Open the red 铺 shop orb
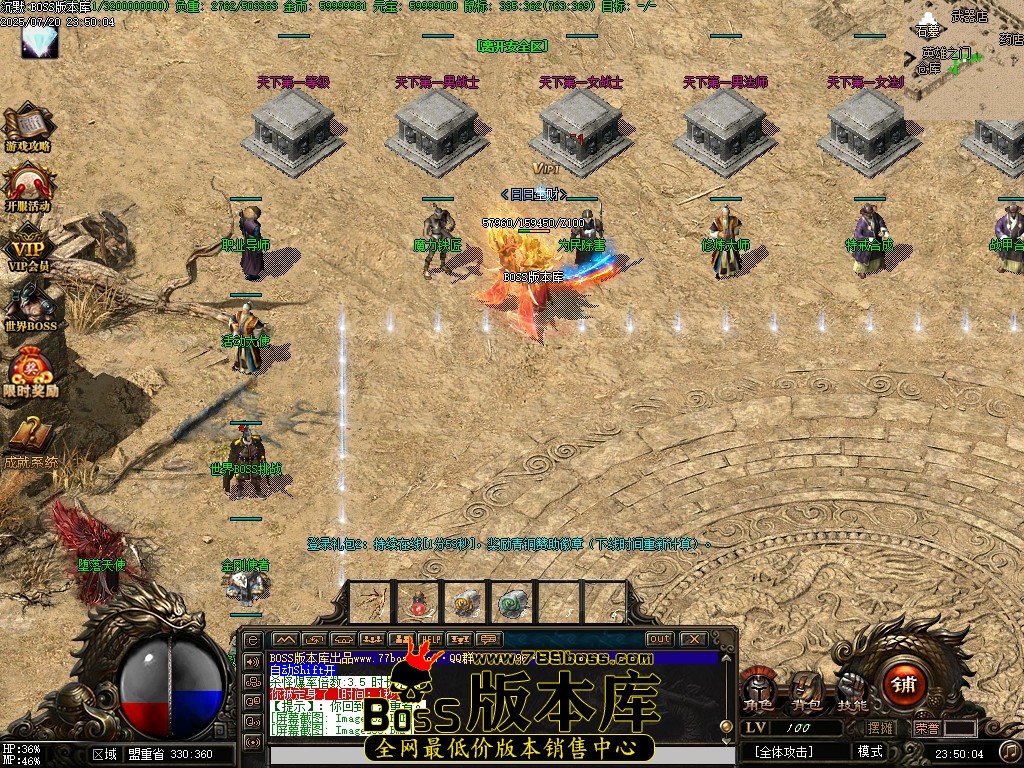 coord(905,685)
